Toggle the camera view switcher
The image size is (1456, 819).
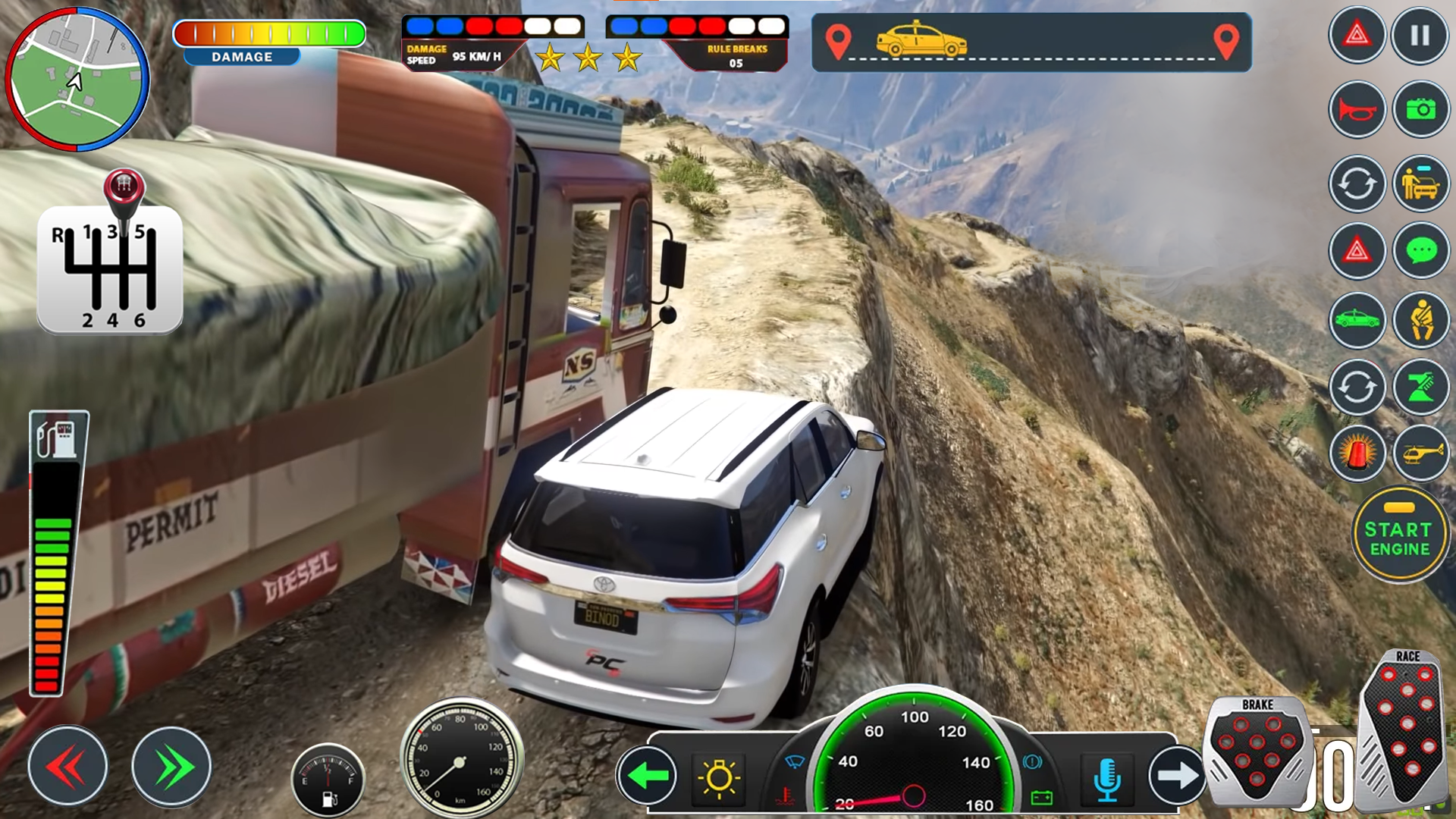(x=1357, y=182)
